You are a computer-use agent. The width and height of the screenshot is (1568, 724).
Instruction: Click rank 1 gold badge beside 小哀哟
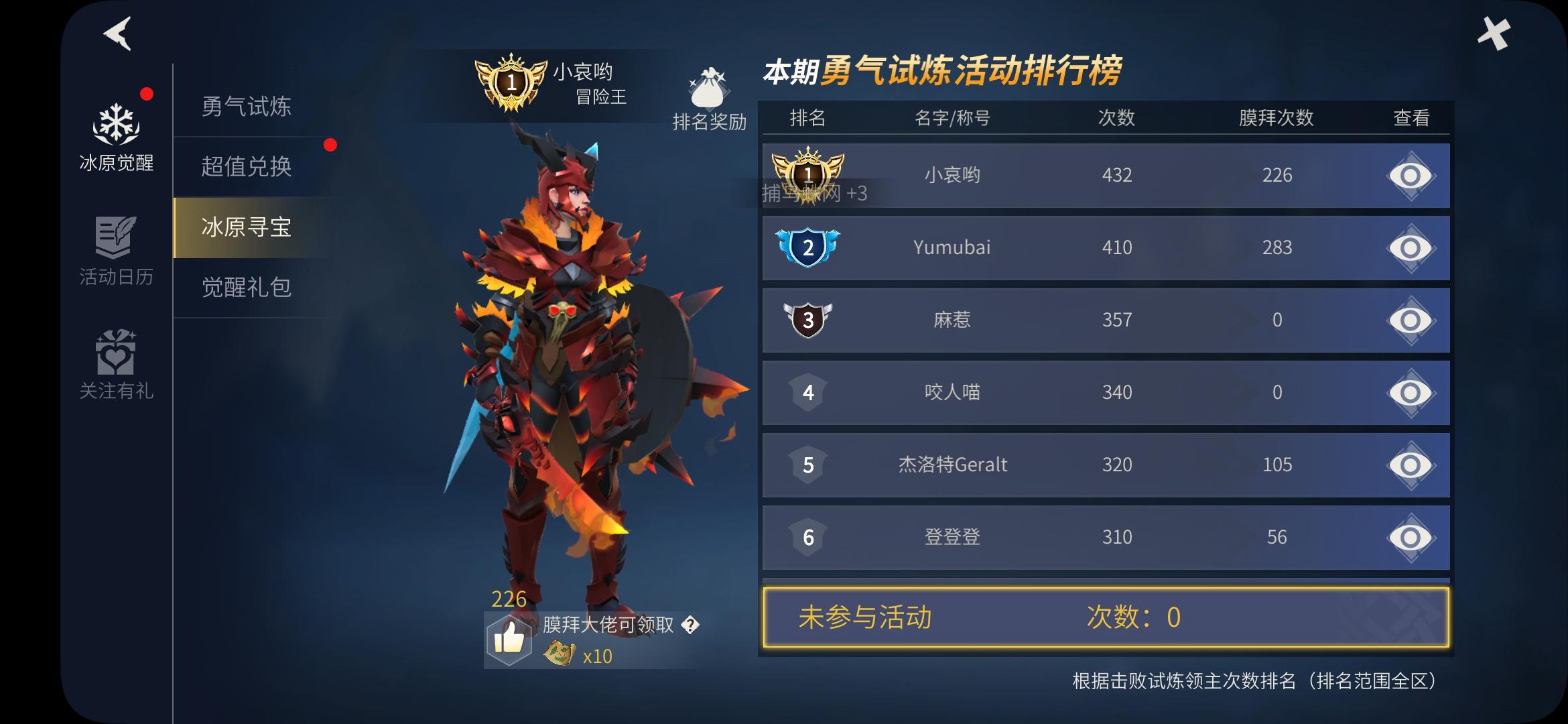click(809, 176)
